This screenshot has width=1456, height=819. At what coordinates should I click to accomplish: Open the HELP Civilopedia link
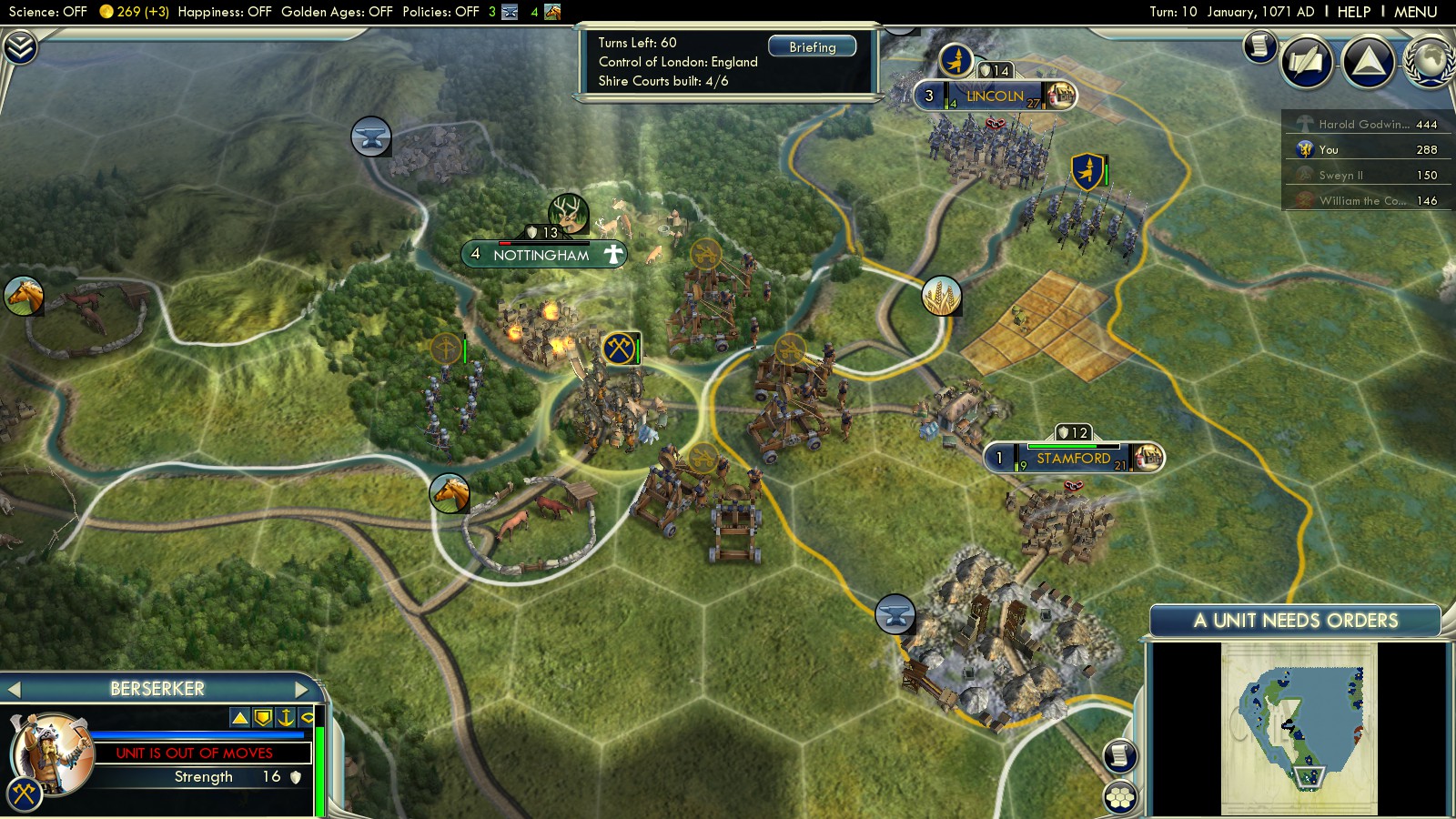(x=1353, y=12)
